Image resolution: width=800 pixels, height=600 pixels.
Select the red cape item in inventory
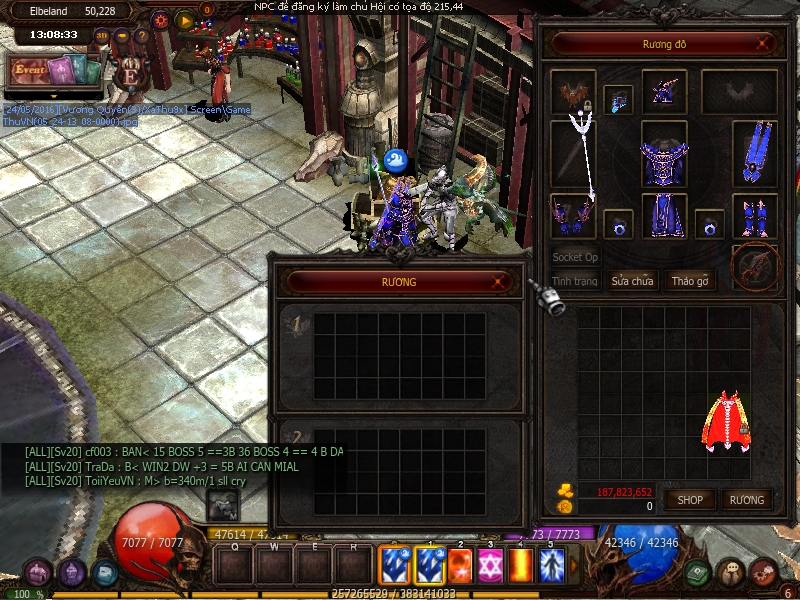point(726,423)
